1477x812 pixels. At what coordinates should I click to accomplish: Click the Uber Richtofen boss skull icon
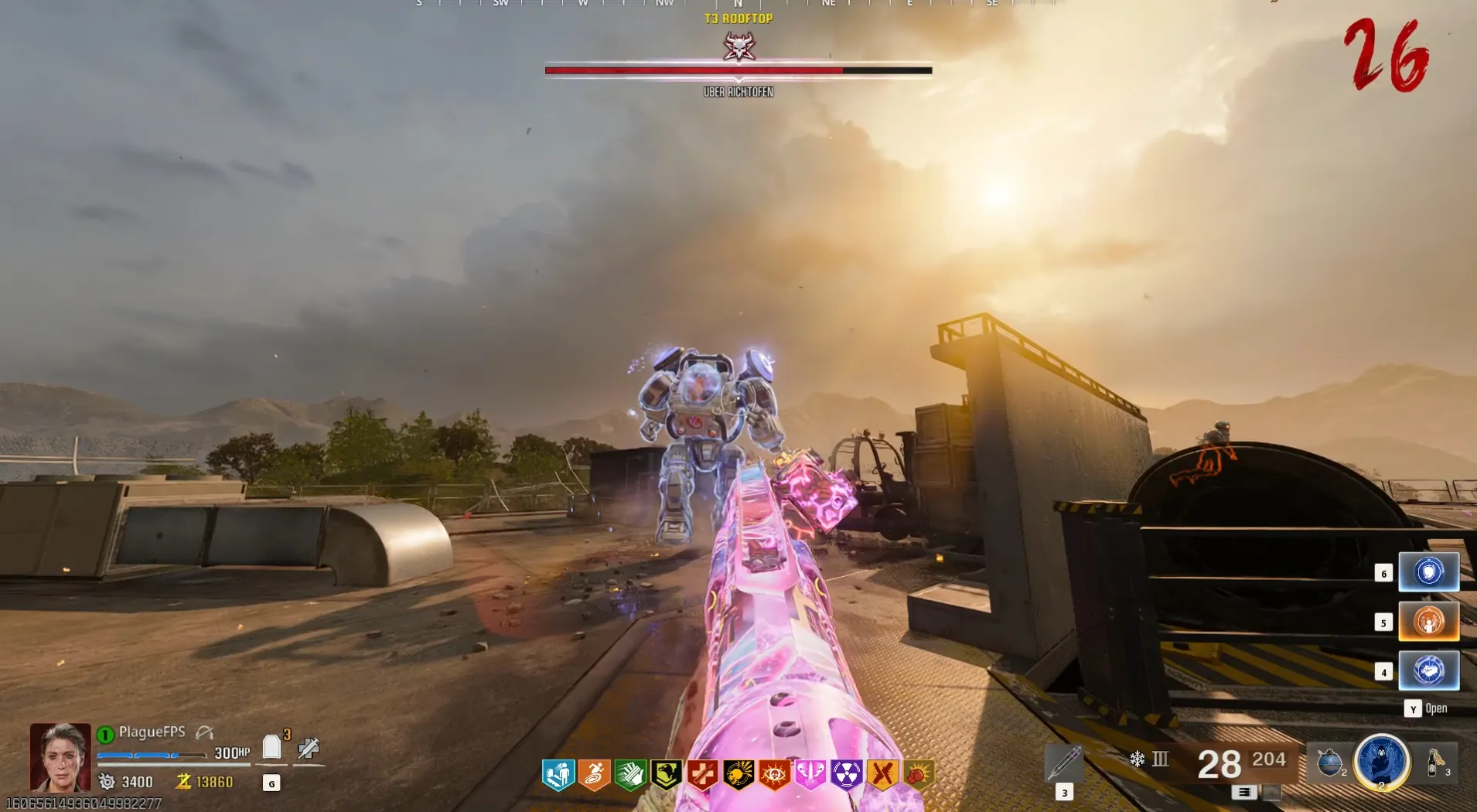click(738, 47)
